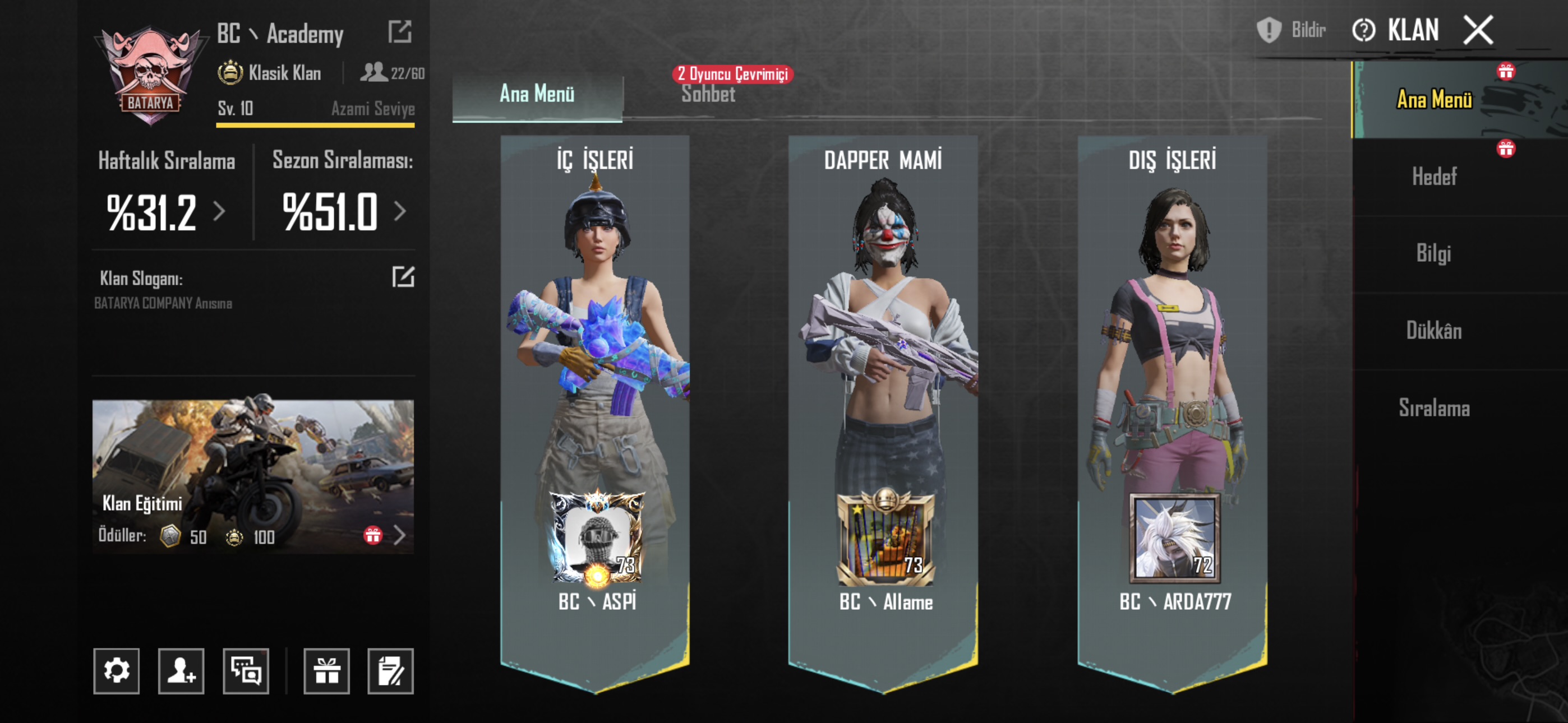Open clan settings via gear icon

(117, 670)
